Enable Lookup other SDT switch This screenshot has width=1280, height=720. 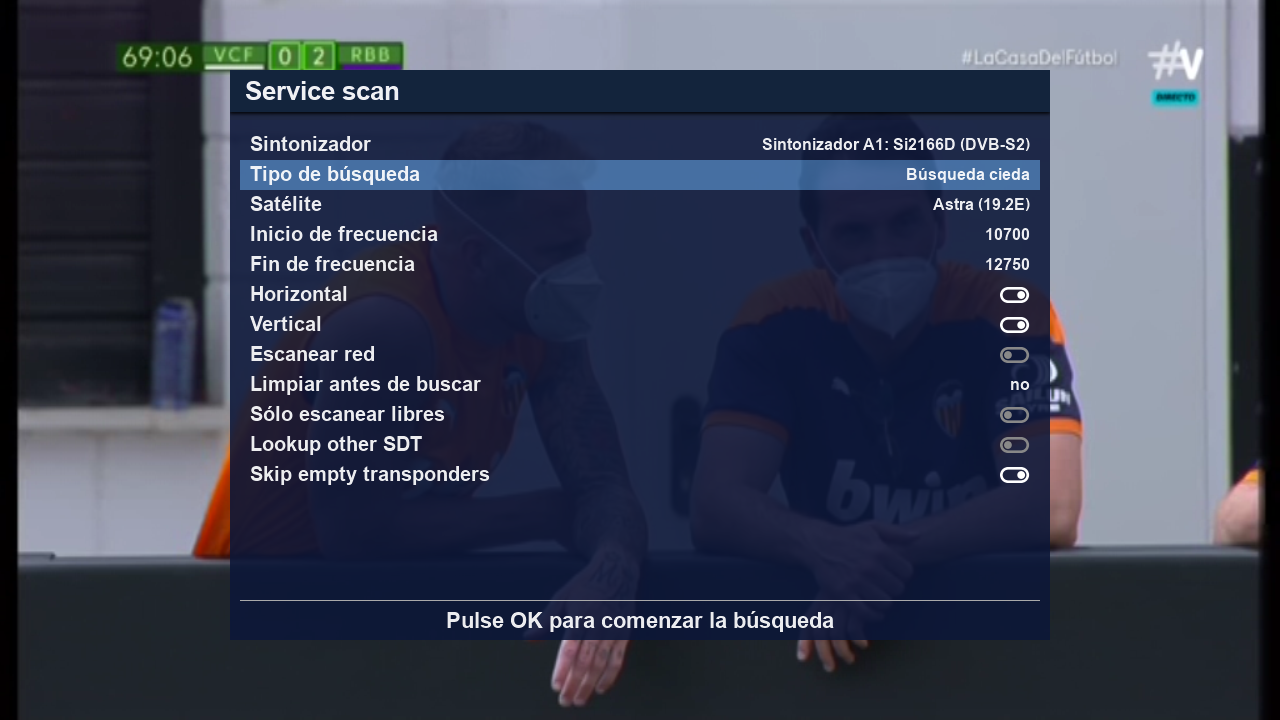coord(1014,445)
